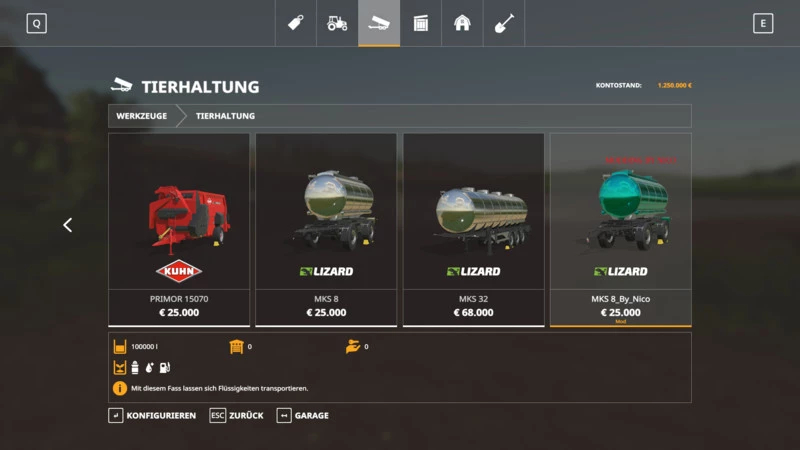Choose KONFIGURIEREN to configure the item

click(152, 415)
